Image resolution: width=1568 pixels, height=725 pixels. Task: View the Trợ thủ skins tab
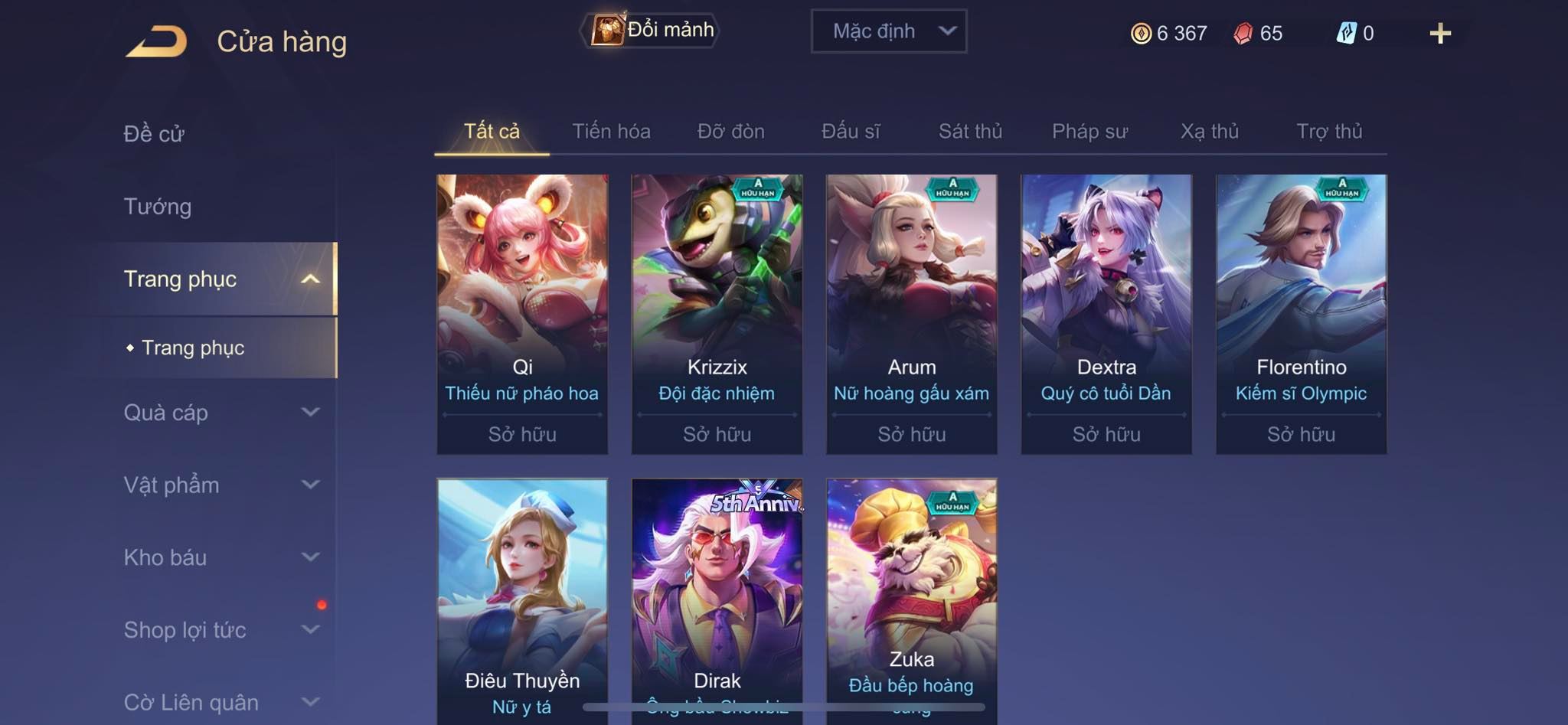click(x=1329, y=132)
